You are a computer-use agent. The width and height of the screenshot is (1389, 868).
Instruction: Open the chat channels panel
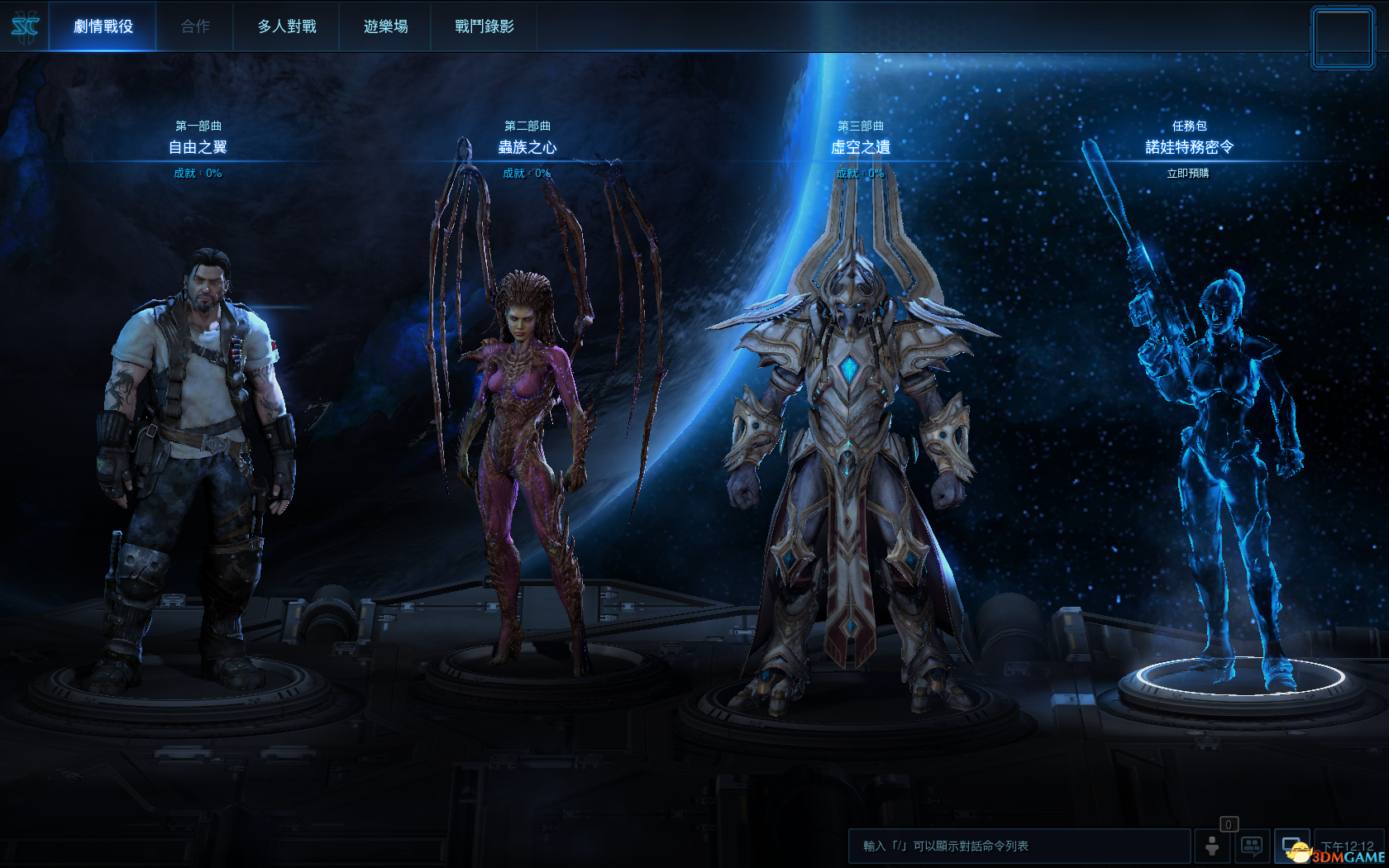coord(1250,846)
